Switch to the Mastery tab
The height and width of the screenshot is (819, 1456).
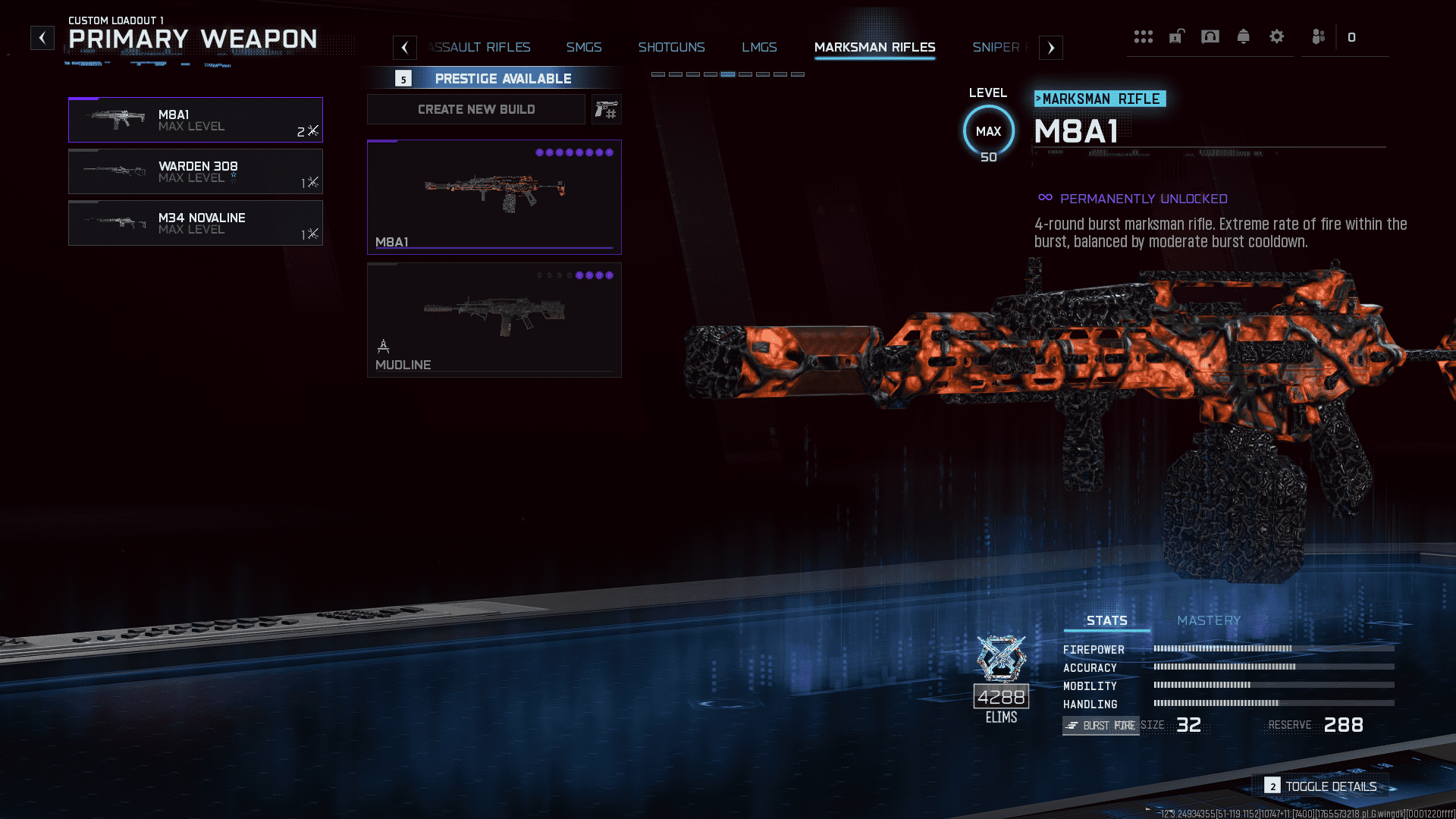(1208, 620)
